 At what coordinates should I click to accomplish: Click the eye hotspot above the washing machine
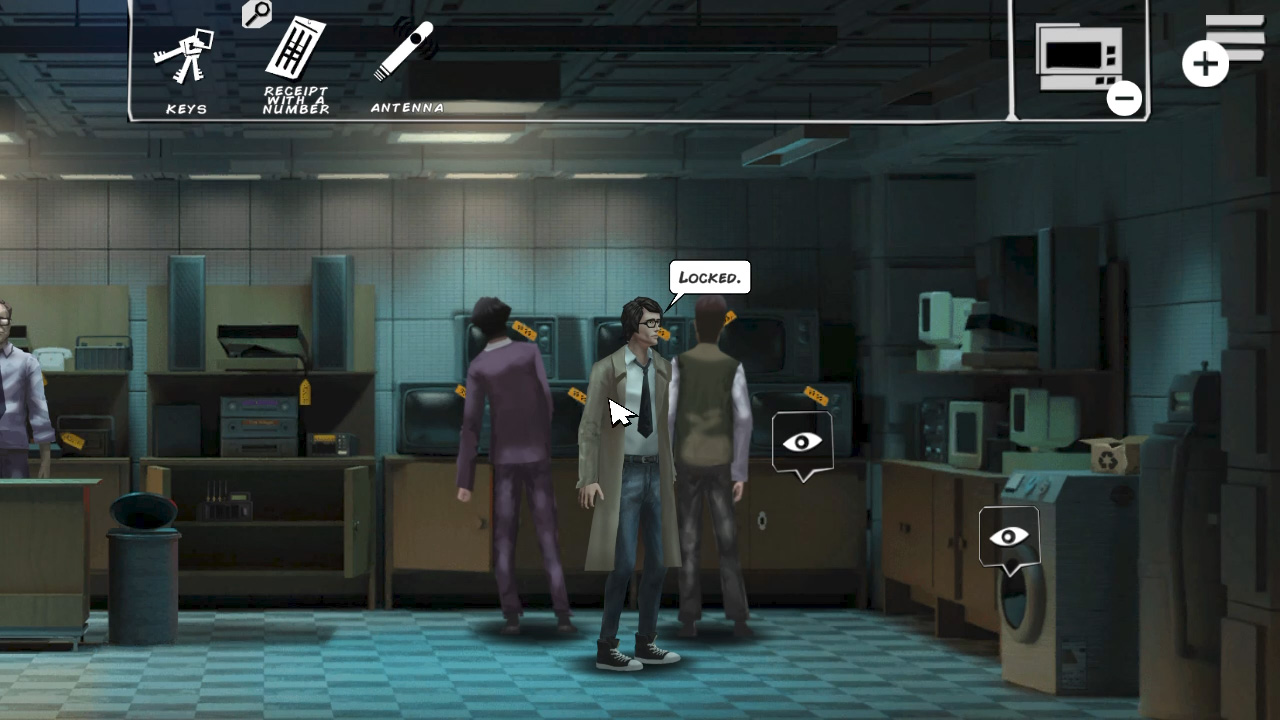[1008, 536]
